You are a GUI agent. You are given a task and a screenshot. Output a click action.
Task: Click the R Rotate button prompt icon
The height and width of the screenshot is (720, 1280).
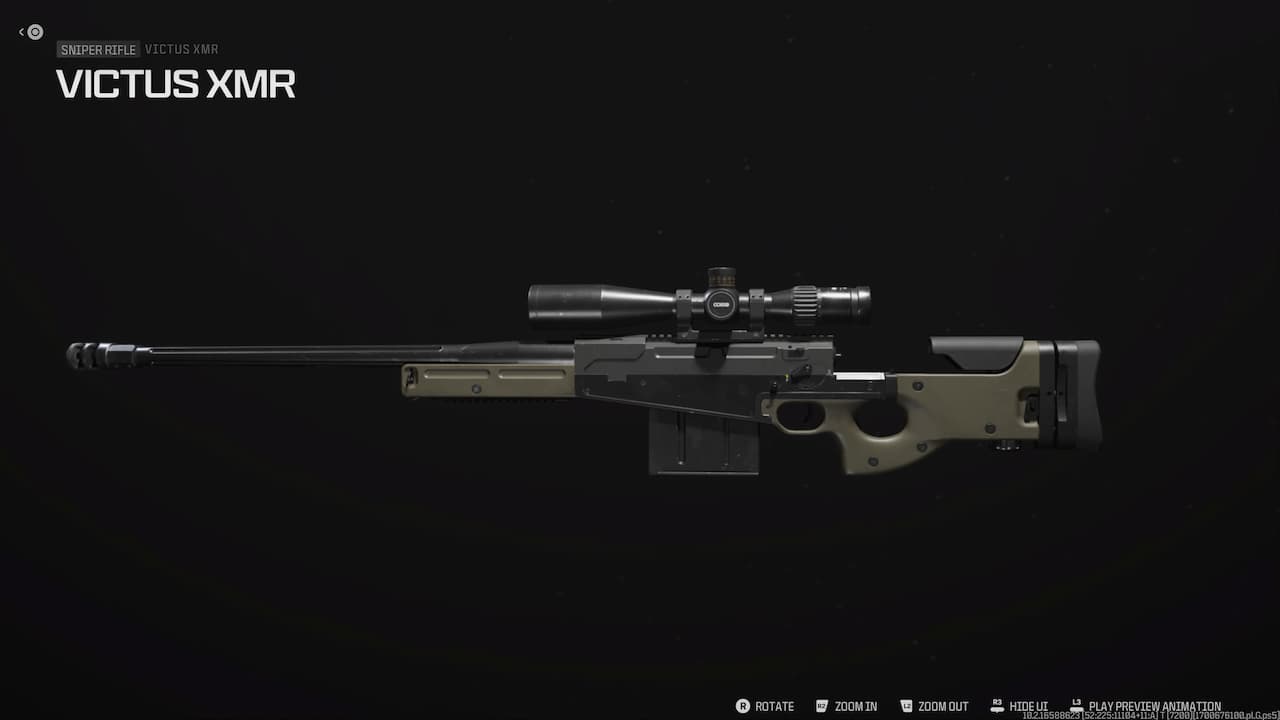[x=744, y=706]
